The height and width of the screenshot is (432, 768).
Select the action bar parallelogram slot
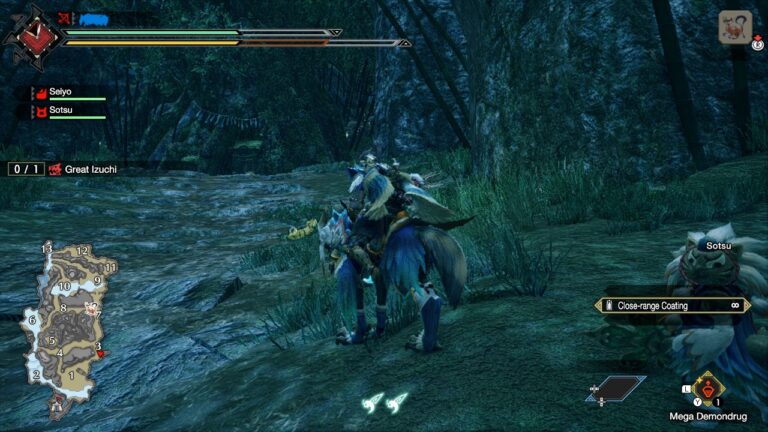tap(615, 388)
